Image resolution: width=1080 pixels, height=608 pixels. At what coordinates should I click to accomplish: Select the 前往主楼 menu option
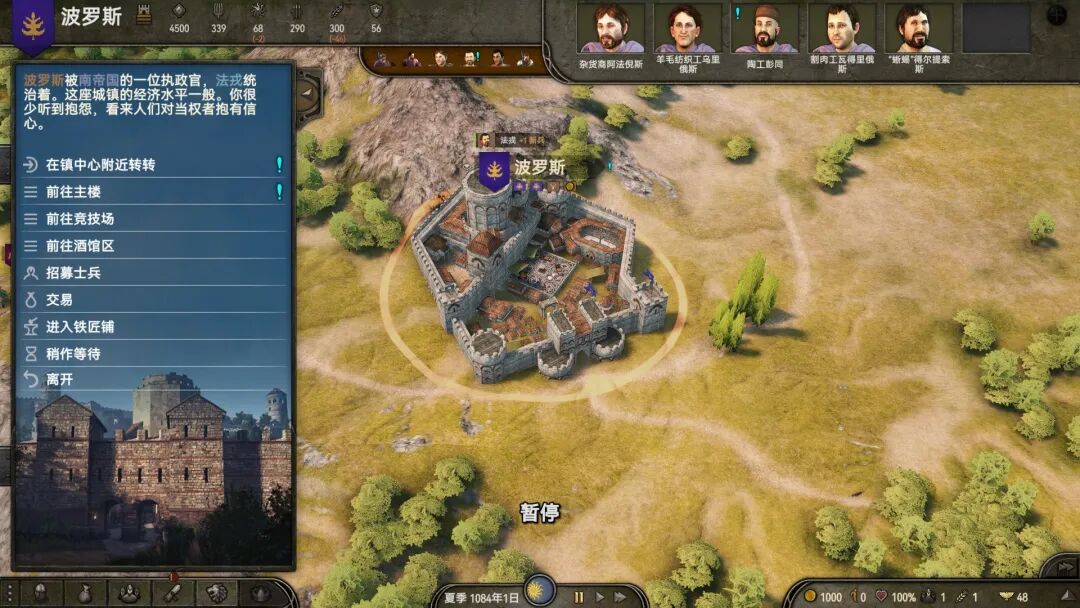coord(74,192)
